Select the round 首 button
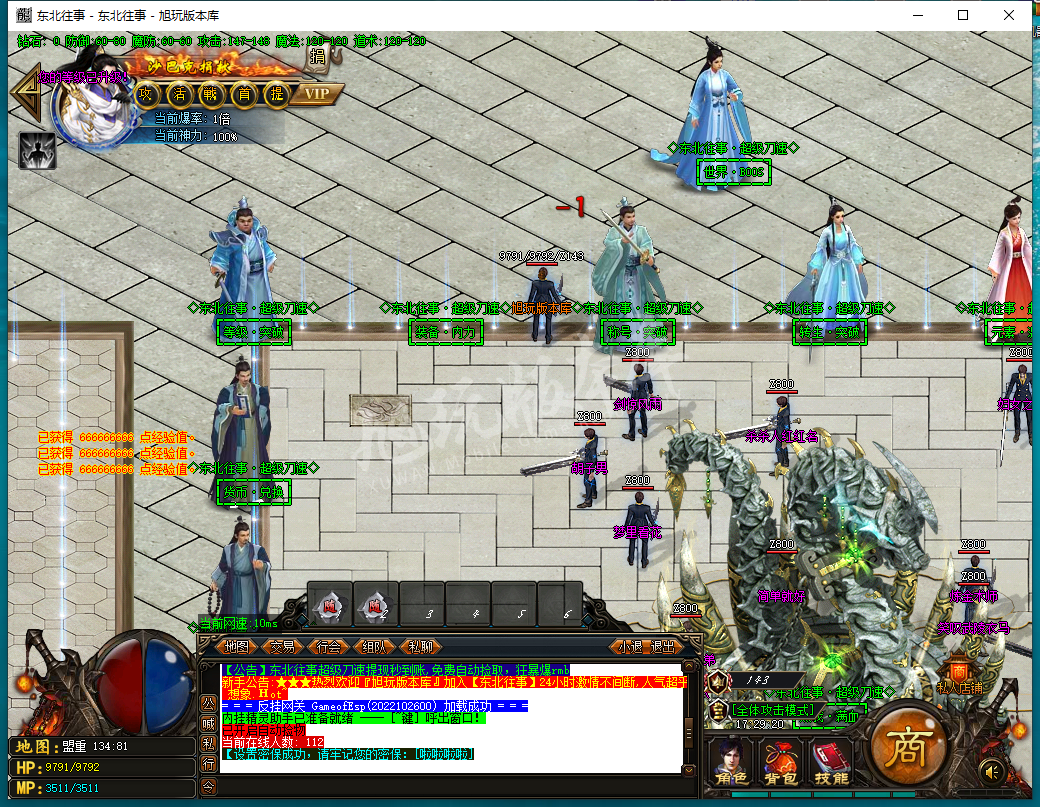Screen dimensions: 1040x807 point(244,94)
